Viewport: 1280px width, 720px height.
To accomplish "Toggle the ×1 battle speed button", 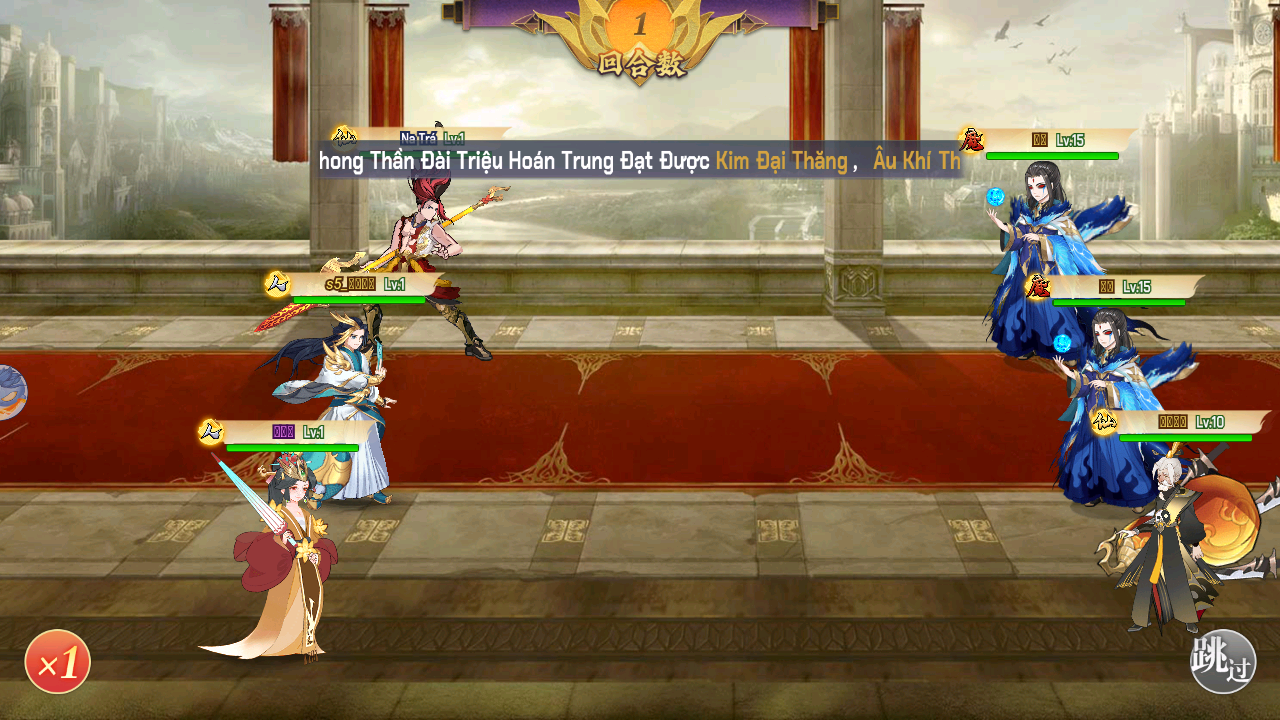I will pyautogui.click(x=58, y=662).
